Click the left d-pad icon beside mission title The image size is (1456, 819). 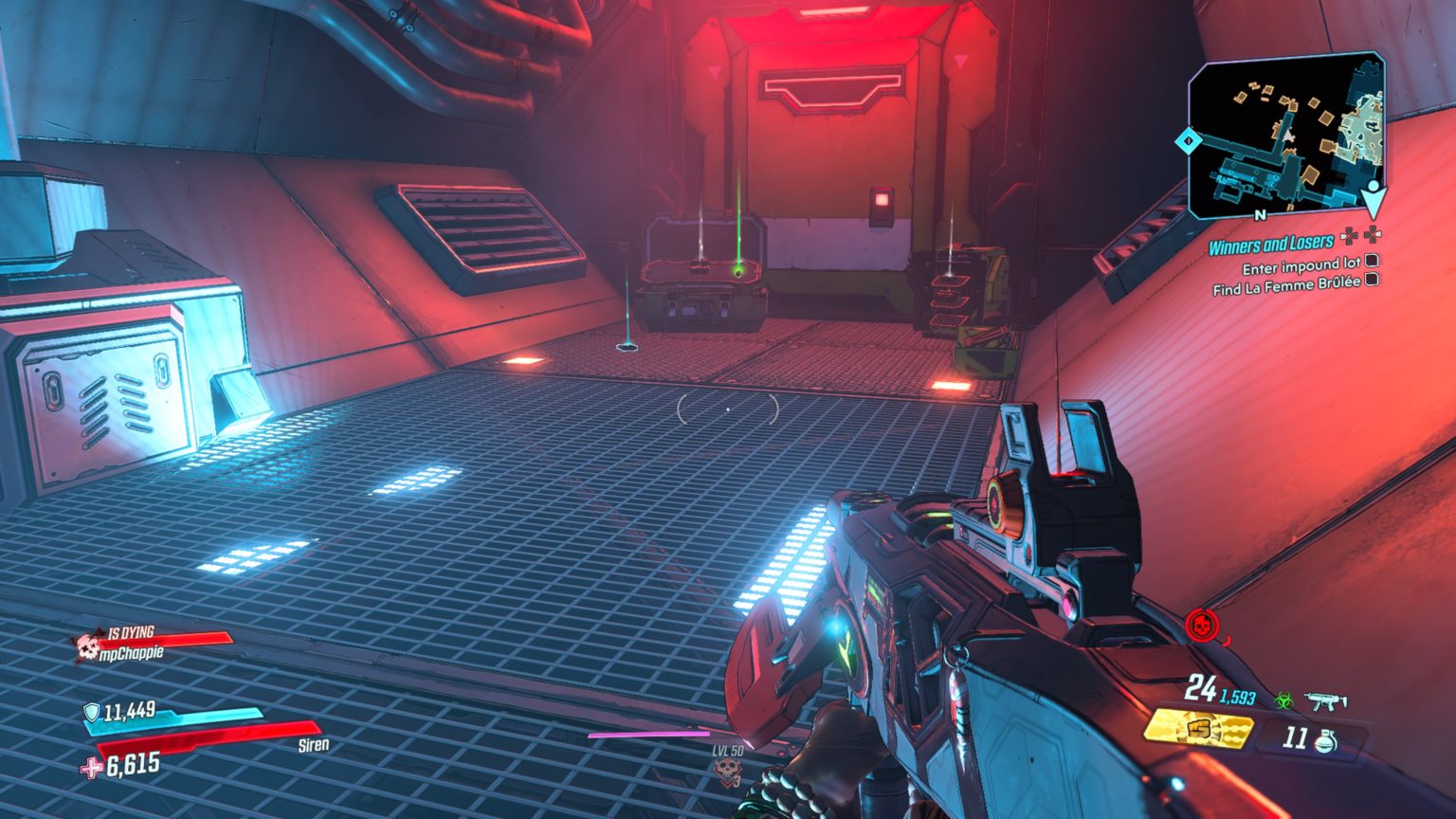point(1349,236)
